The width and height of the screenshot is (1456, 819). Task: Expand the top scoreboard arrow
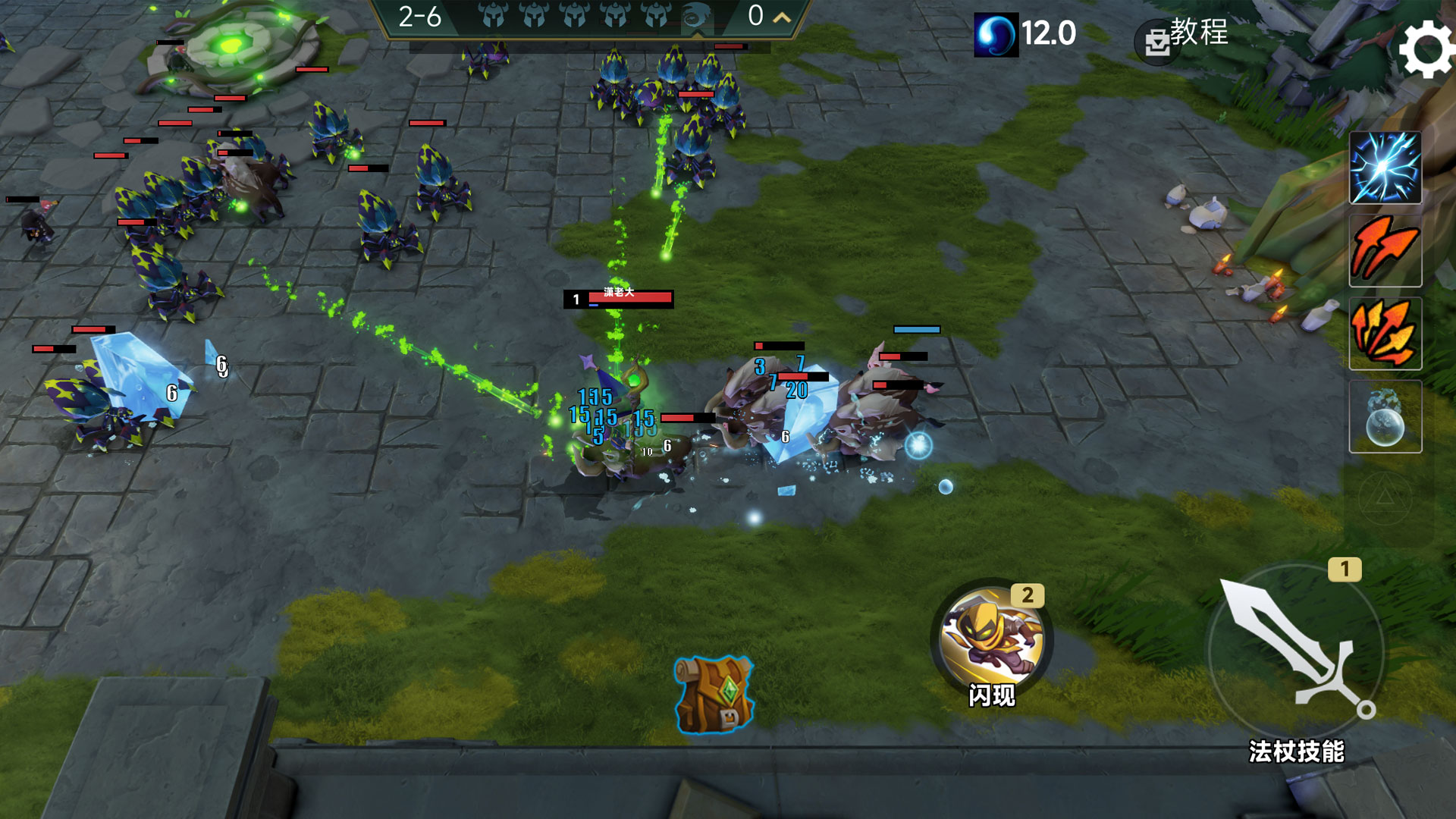click(782, 17)
